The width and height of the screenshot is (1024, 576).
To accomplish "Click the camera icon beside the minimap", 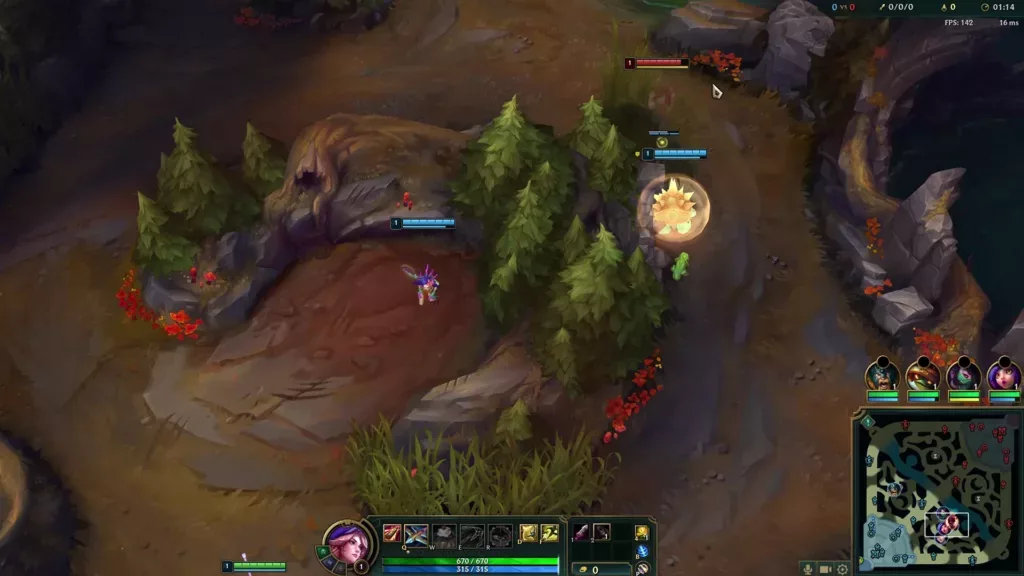I will coord(826,569).
